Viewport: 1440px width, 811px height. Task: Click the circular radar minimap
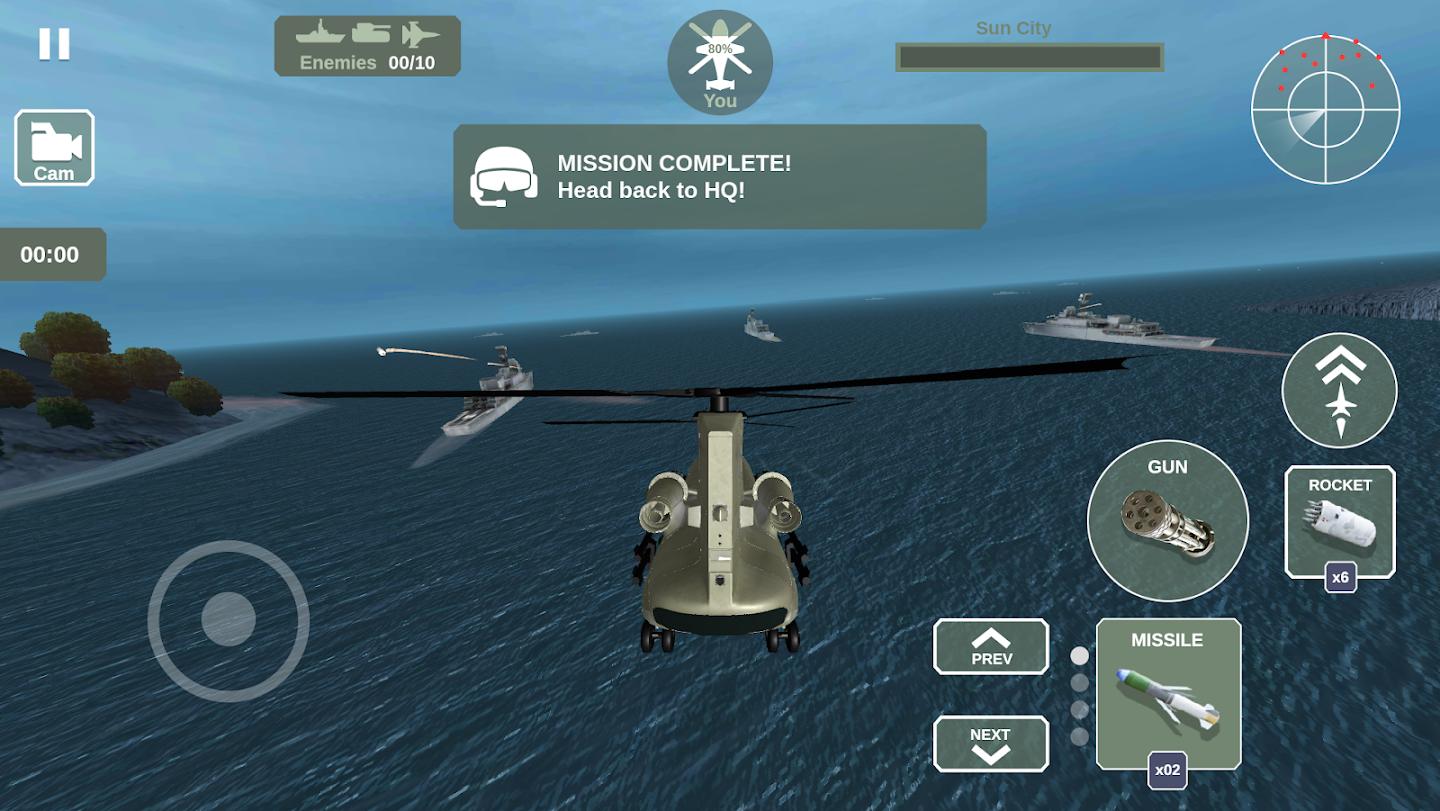pos(1325,109)
